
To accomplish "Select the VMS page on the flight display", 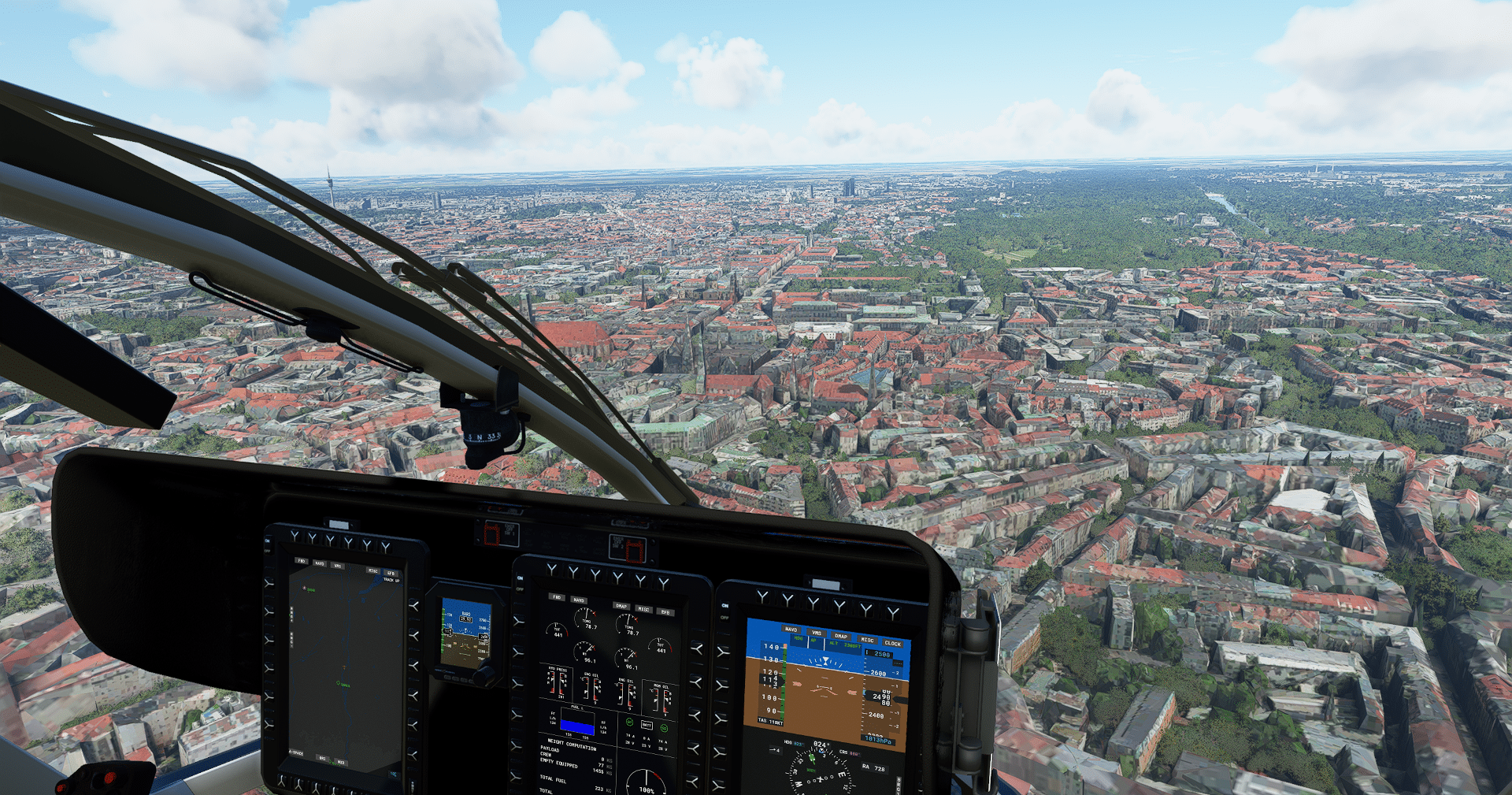I will (x=817, y=633).
